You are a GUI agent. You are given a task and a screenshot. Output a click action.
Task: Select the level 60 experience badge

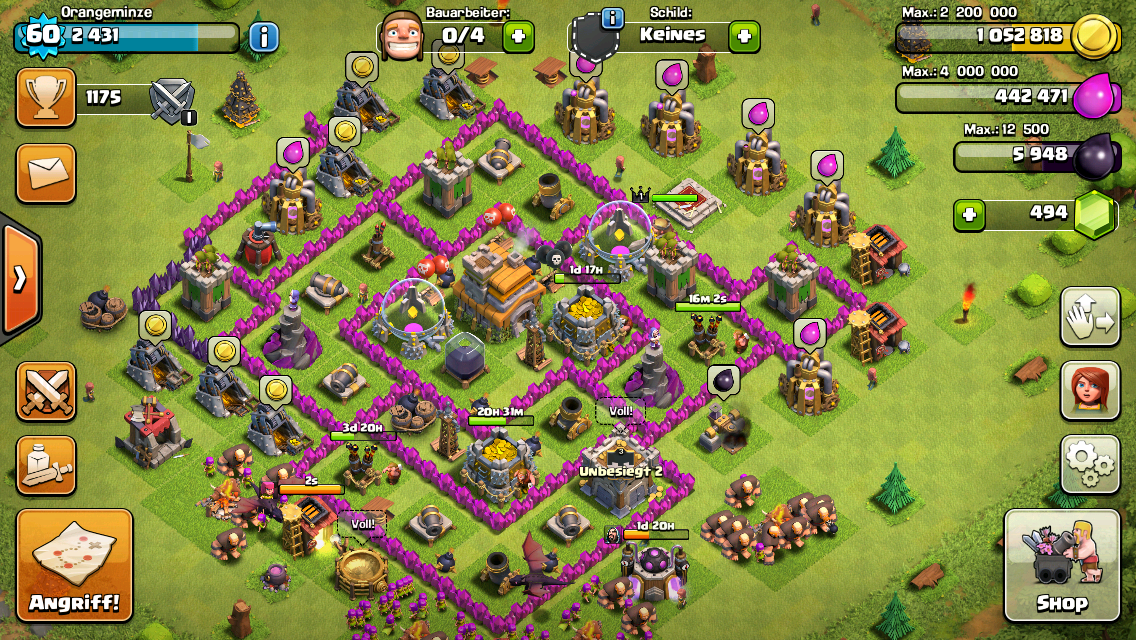pyautogui.click(x=42, y=35)
